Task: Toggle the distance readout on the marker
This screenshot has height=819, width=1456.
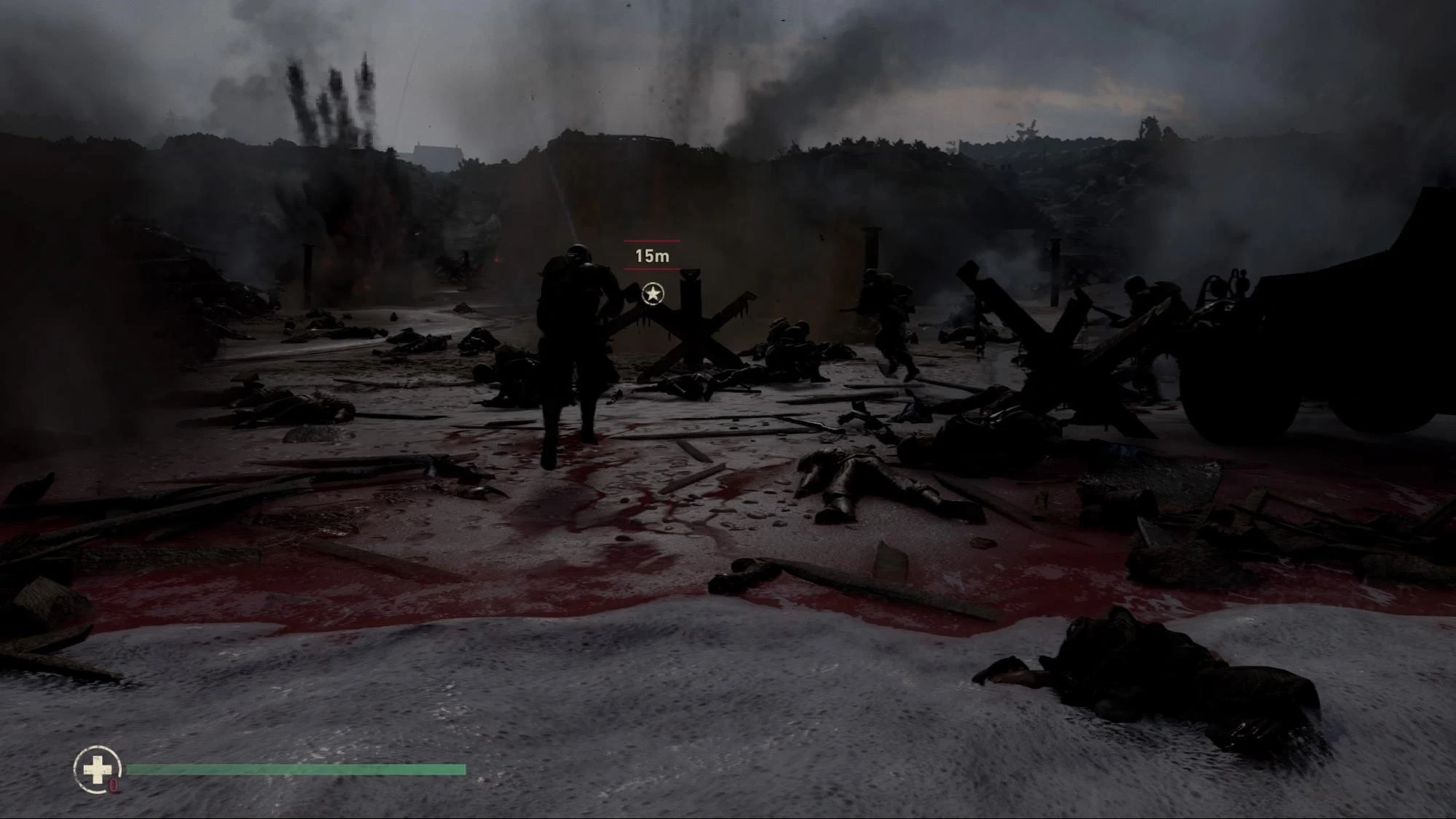Action: [650, 255]
